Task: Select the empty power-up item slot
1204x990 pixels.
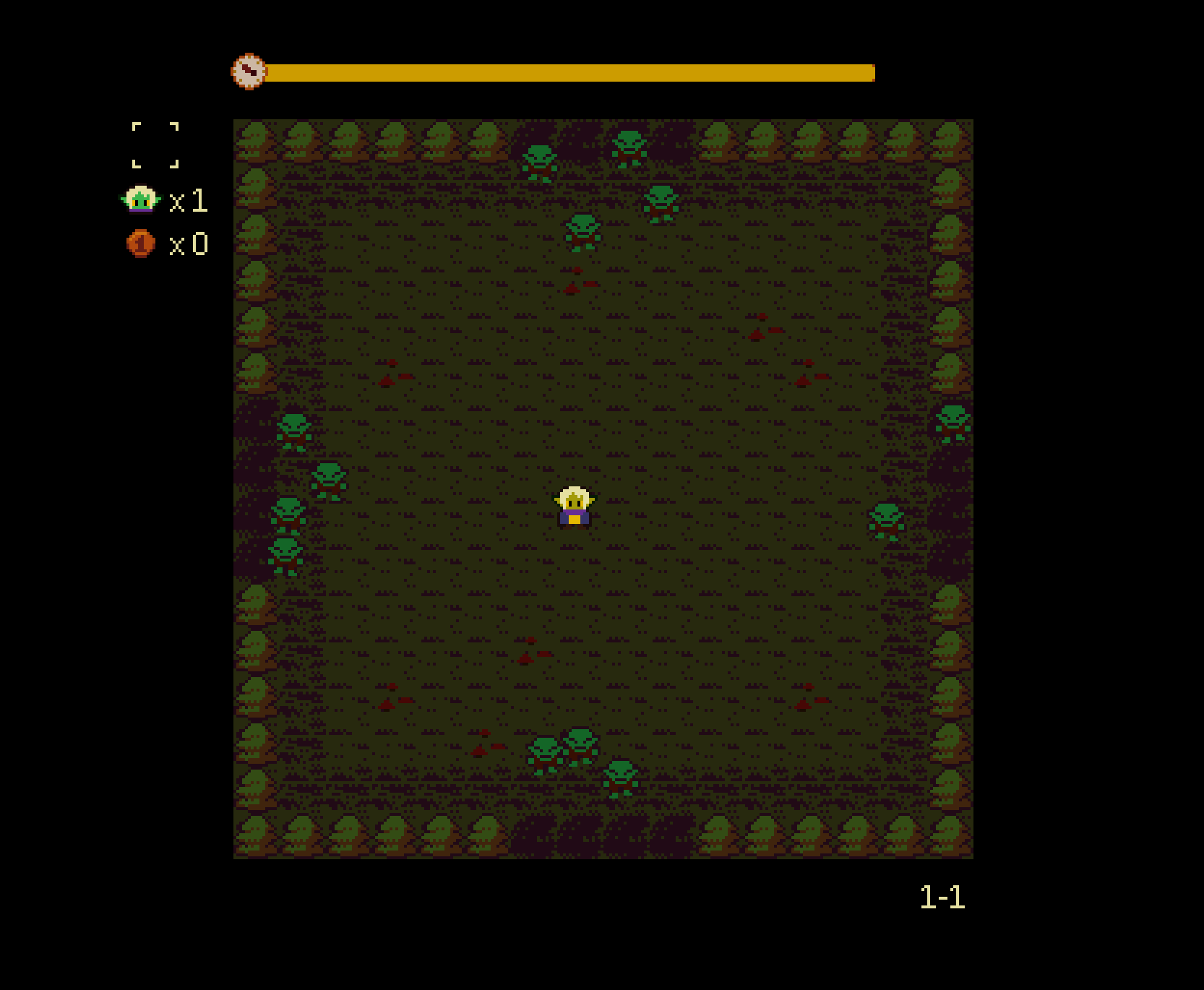Action: tap(155, 145)
